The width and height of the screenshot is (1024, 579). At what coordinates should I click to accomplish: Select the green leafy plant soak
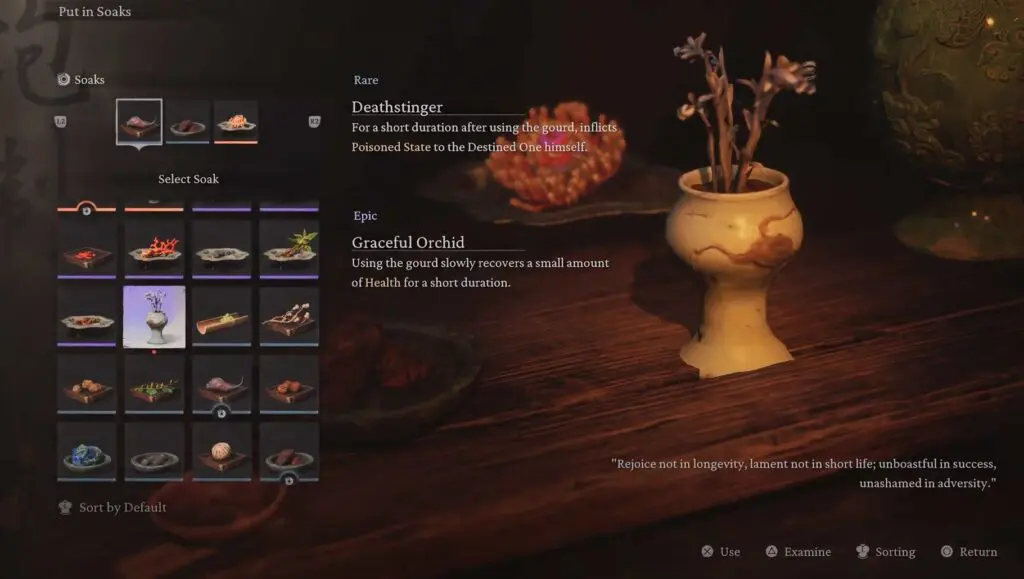click(x=289, y=248)
